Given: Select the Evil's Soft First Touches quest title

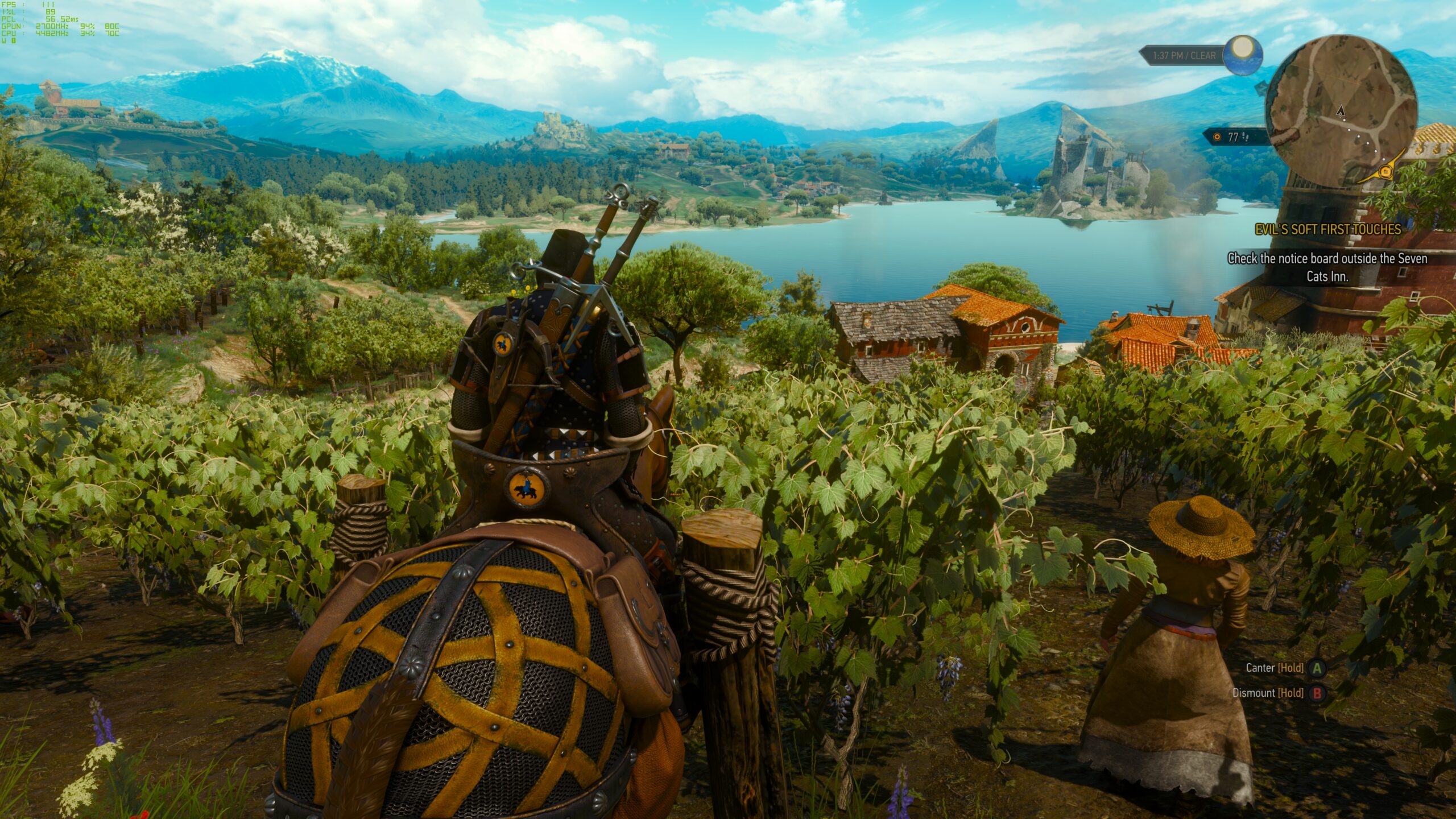Looking at the screenshot, I should coord(1327,230).
